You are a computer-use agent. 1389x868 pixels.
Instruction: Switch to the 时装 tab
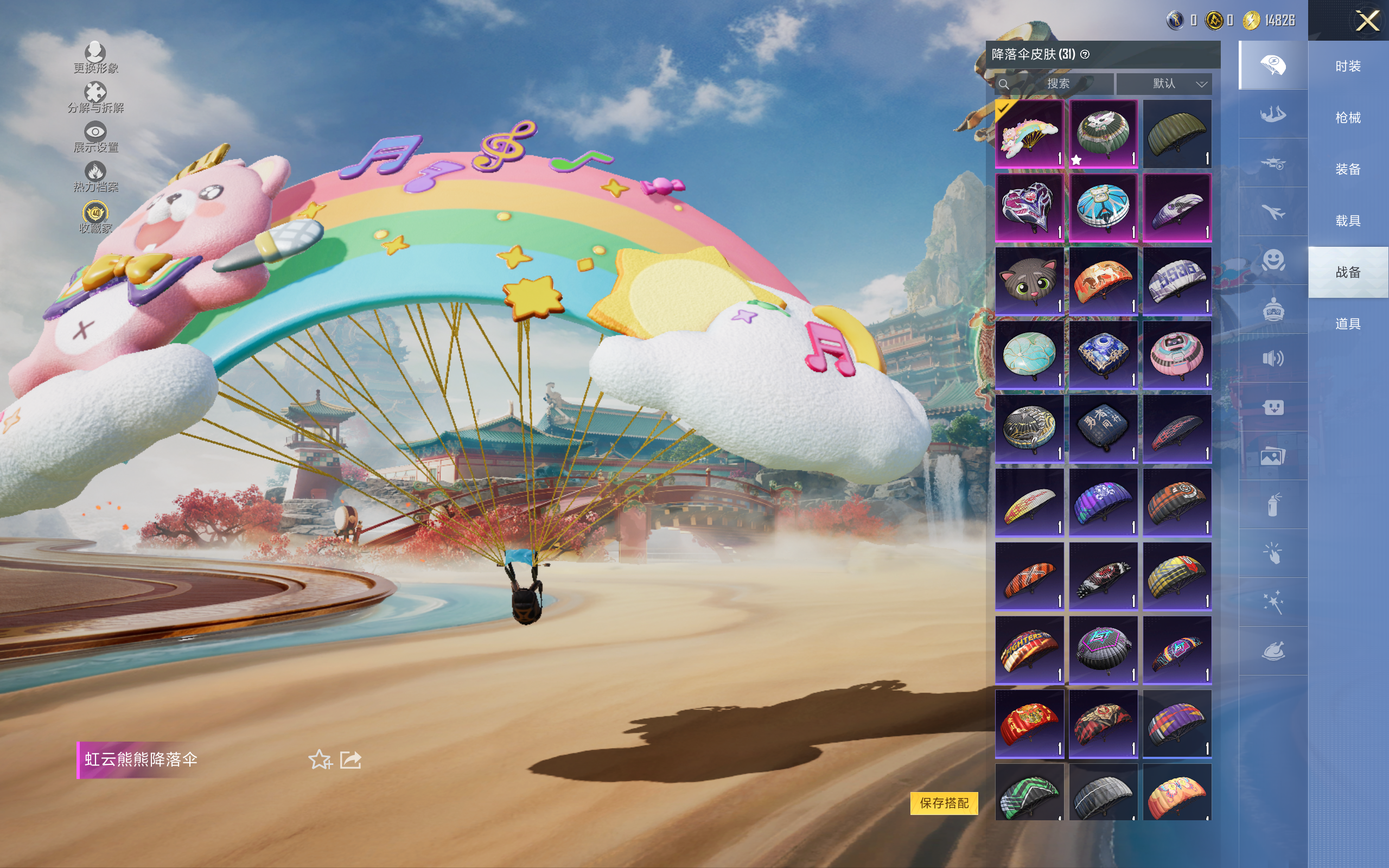[1348, 67]
